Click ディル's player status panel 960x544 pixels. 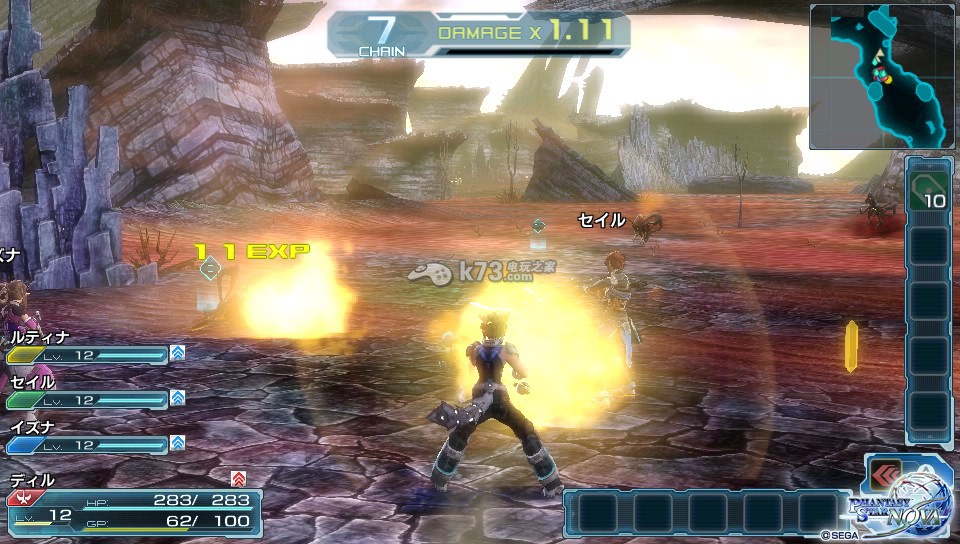point(135,508)
